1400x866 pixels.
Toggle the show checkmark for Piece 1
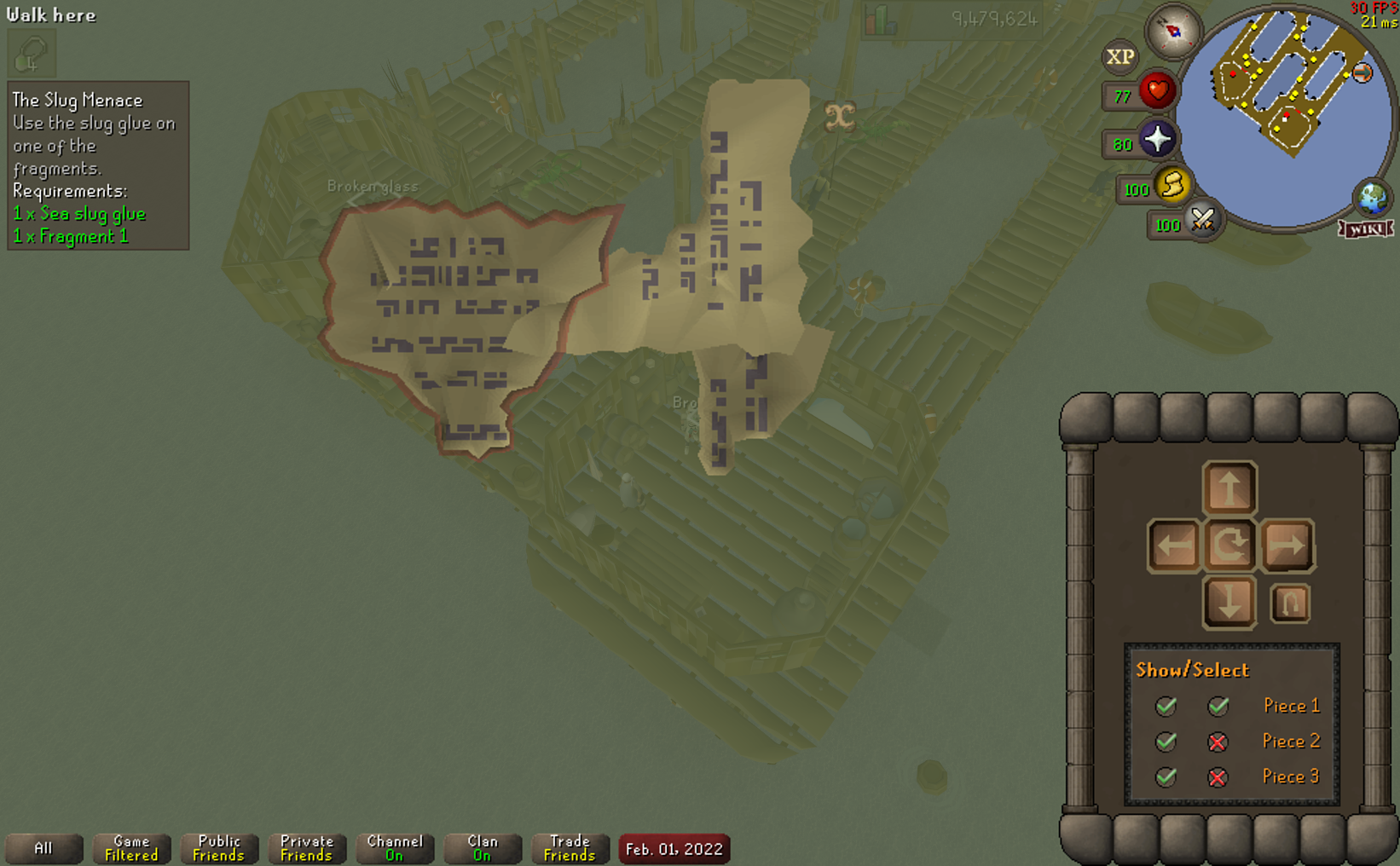click(1166, 706)
